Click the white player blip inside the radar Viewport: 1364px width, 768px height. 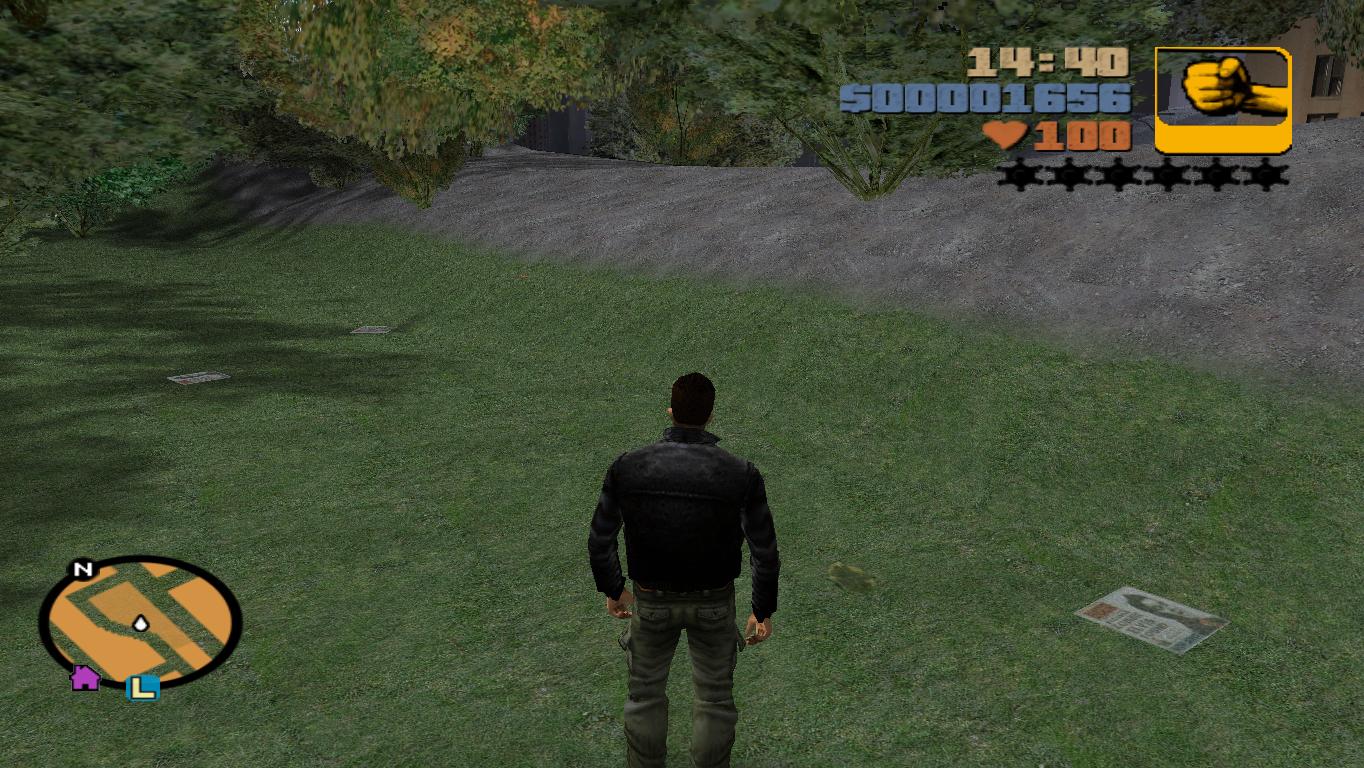pos(140,622)
